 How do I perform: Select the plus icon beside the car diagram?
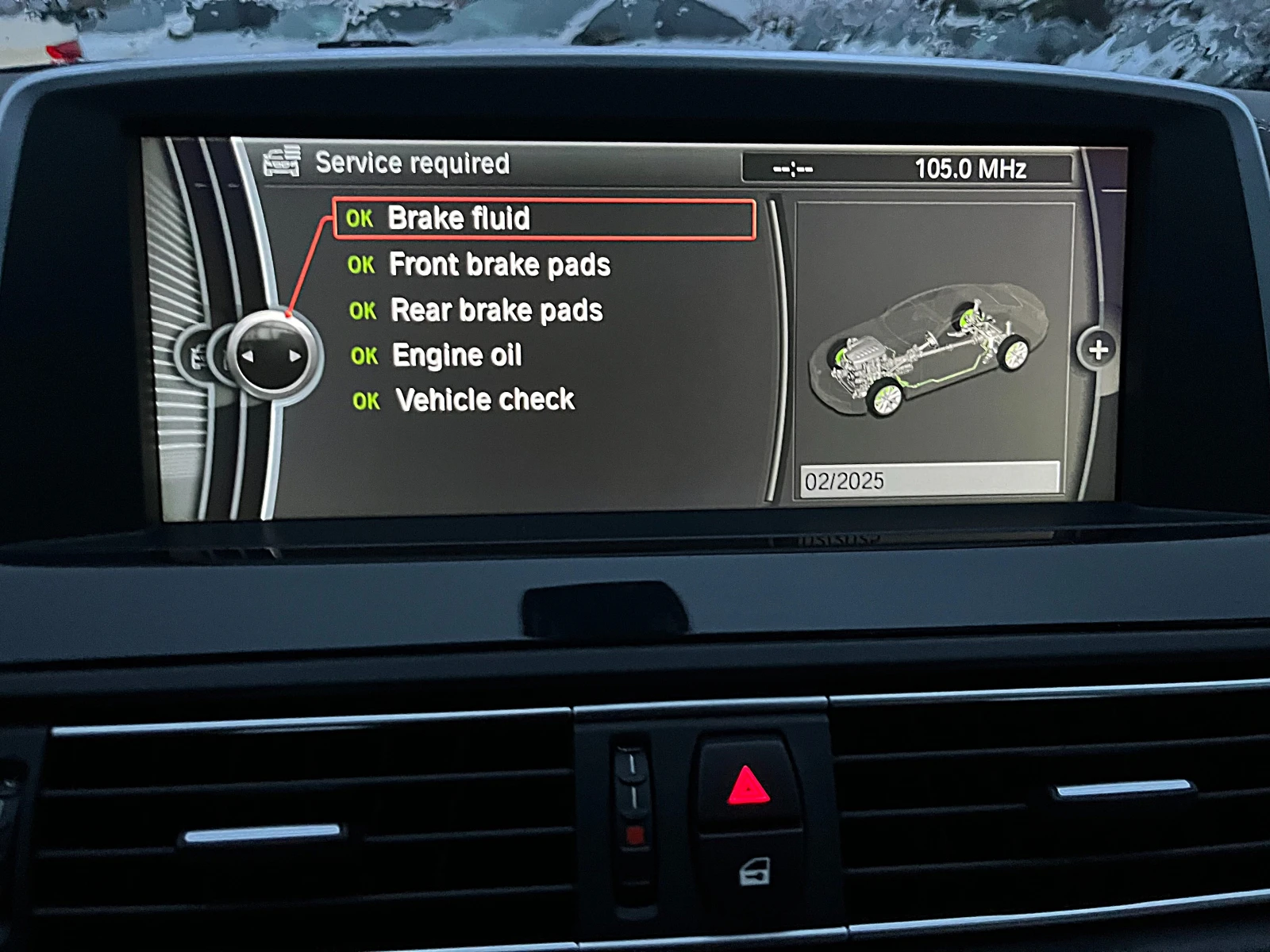tap(1099, 349)
